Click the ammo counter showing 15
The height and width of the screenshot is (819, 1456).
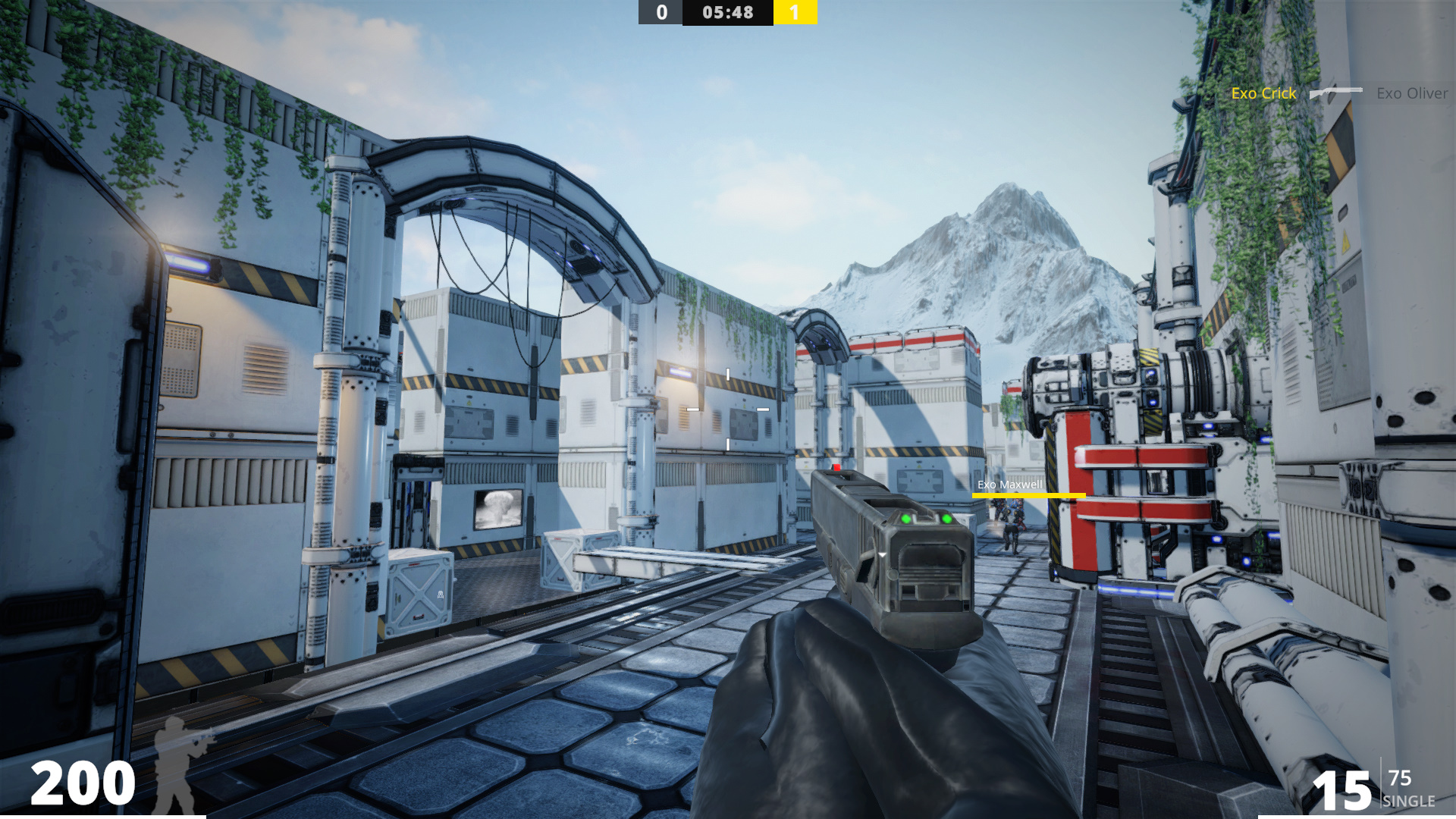[x=1342, y=789]
